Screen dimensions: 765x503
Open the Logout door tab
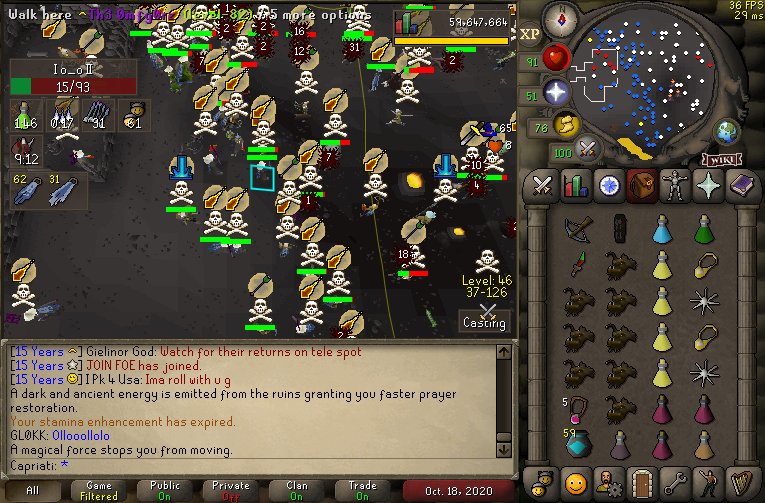pyautogui.click(x=642, y=479)
